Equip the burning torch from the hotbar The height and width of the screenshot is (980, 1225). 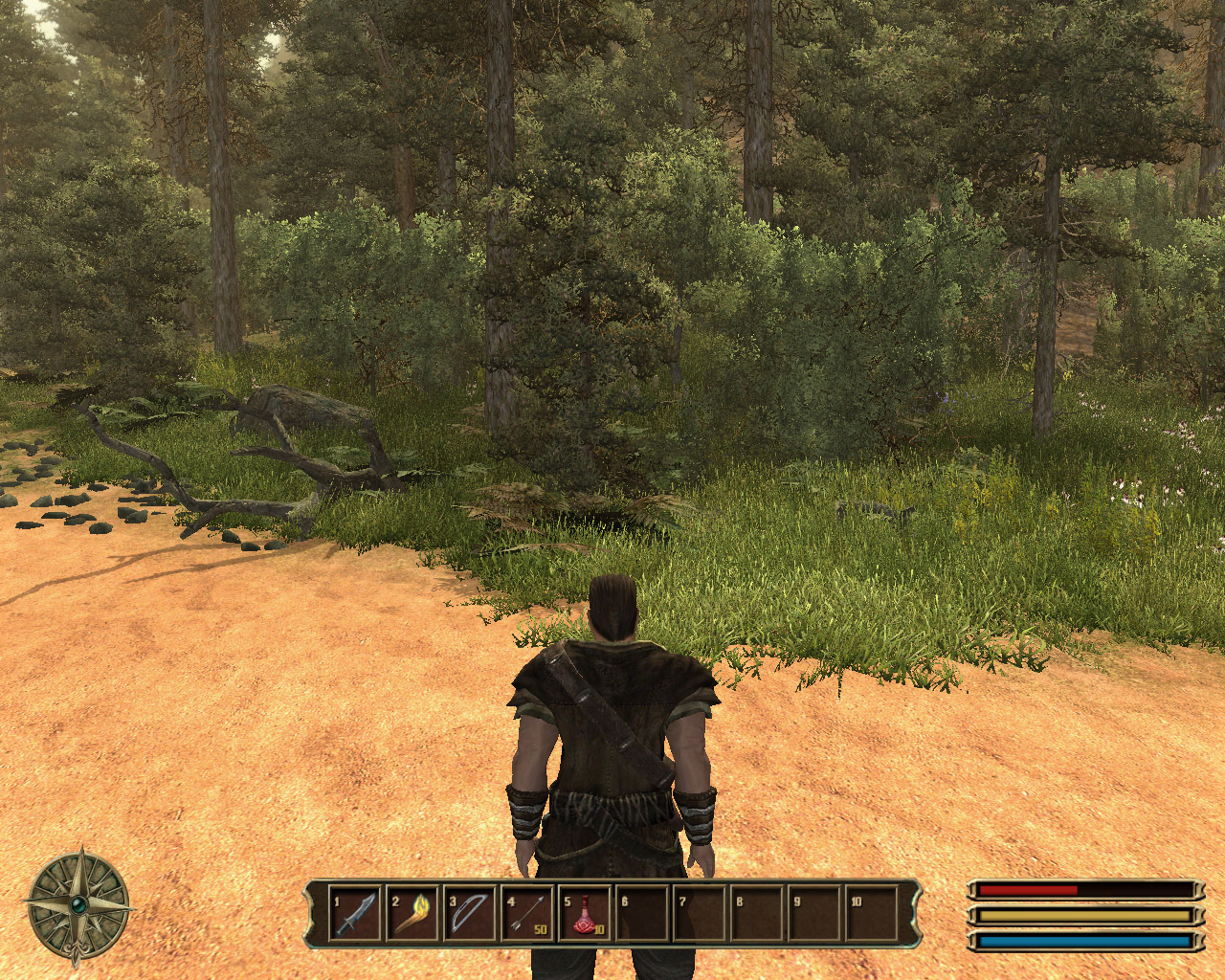pos(412,914)
